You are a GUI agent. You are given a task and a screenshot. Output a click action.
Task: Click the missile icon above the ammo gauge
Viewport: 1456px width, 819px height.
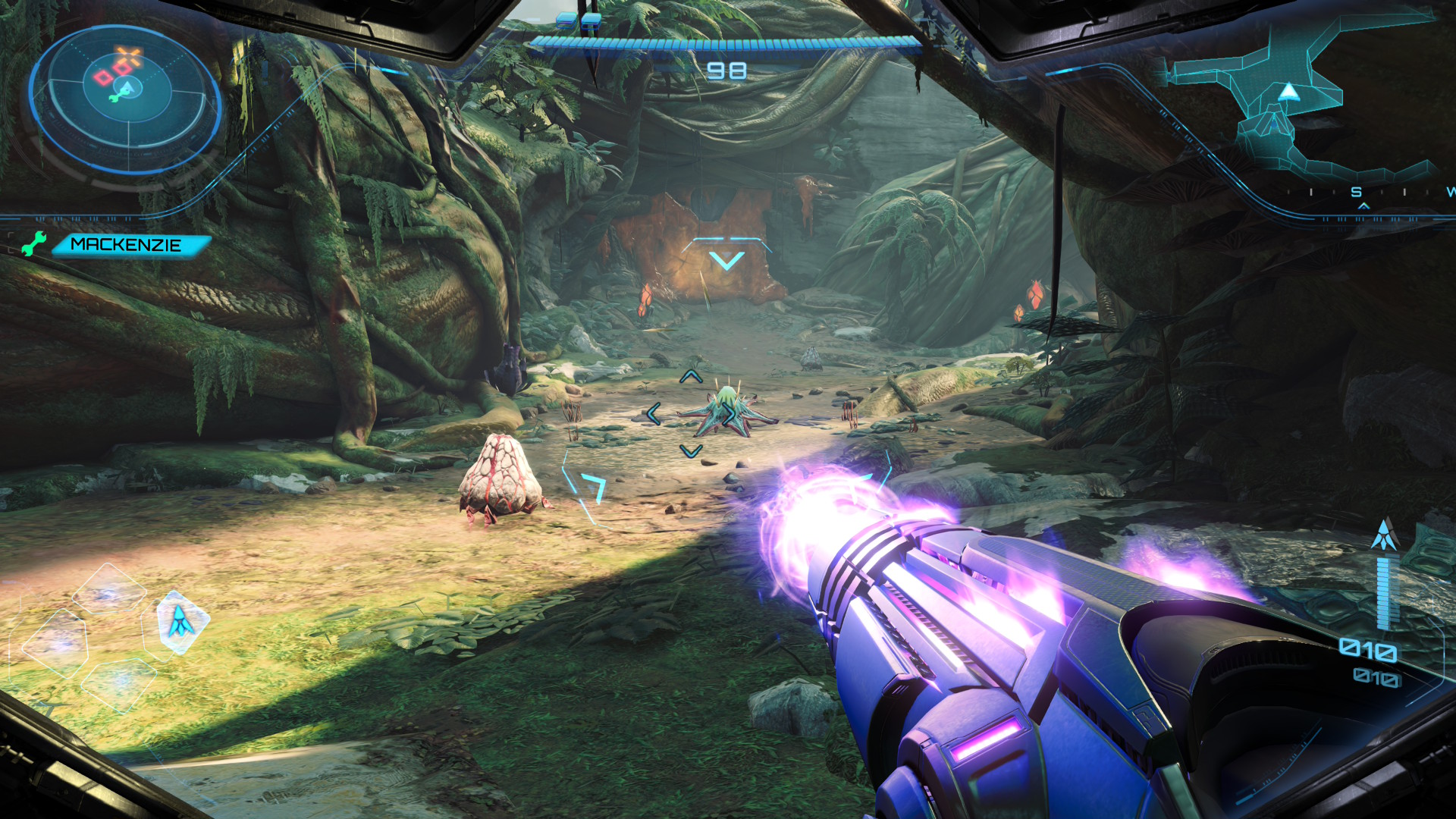(x=1384, y=535)
